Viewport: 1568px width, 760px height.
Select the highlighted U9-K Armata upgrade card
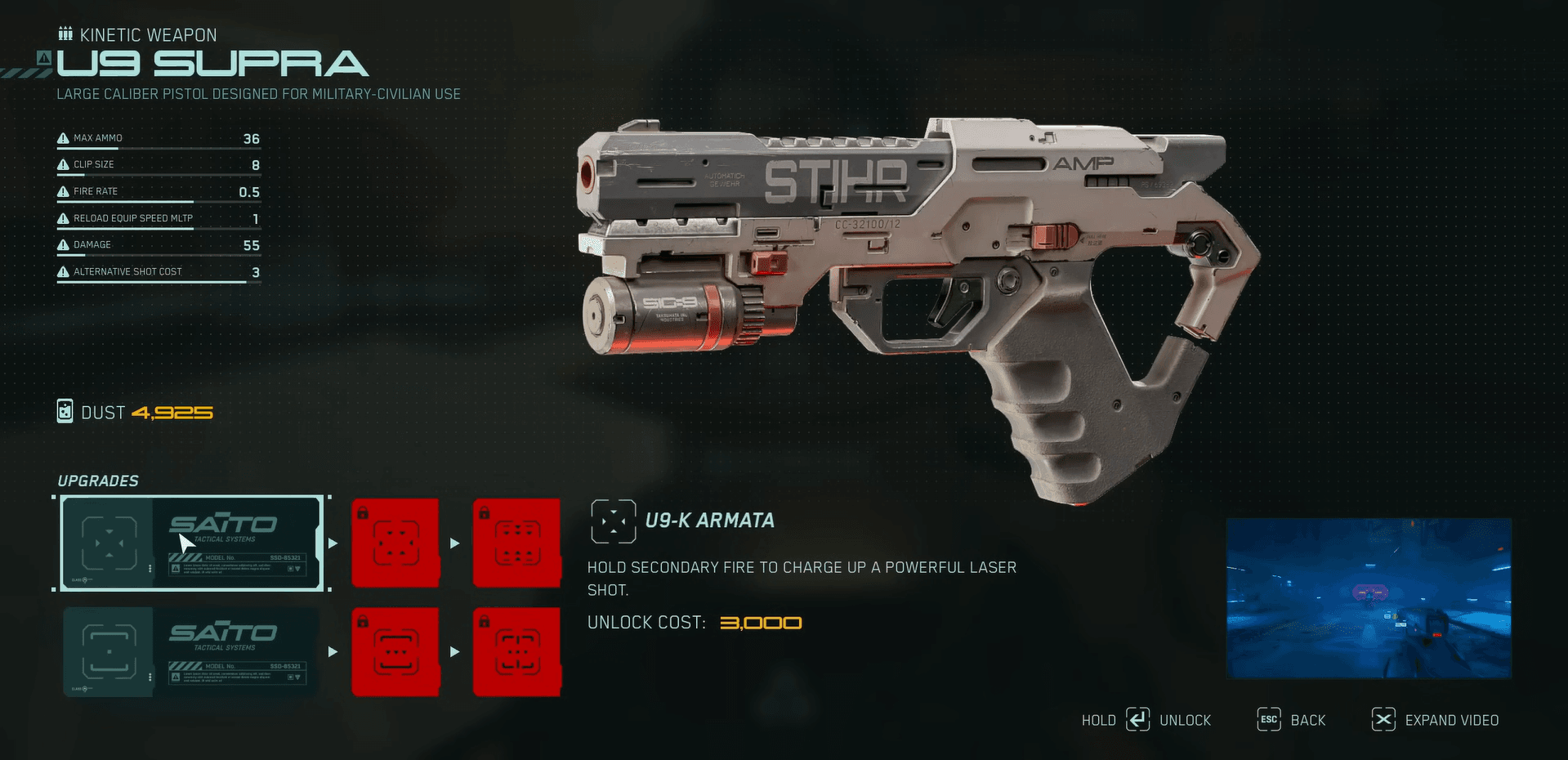192,543
